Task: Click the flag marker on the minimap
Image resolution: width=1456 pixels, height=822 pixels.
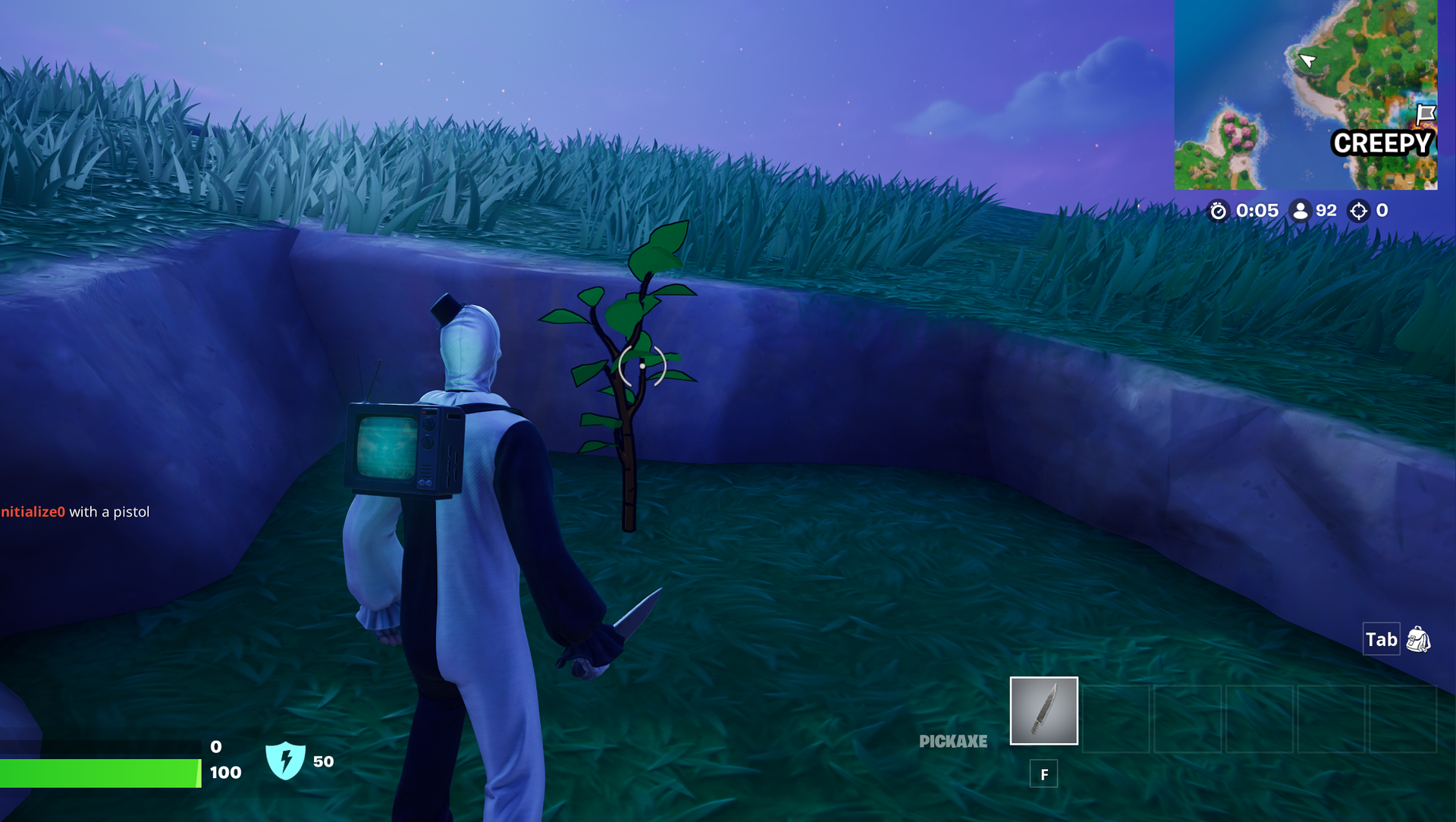Action: (x=1426, y=114)
